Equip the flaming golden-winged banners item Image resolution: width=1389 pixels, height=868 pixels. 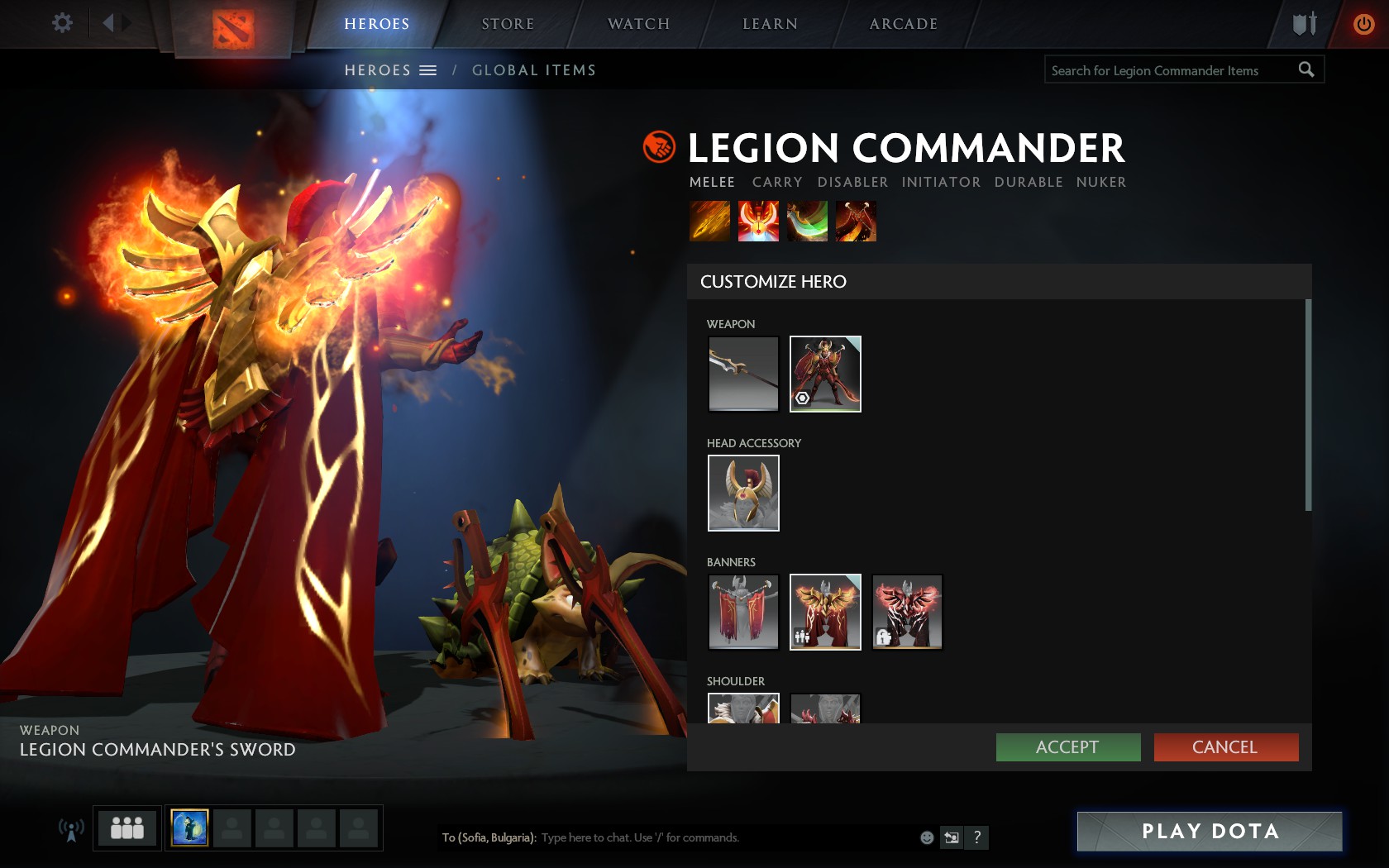(x=825, y=612)
